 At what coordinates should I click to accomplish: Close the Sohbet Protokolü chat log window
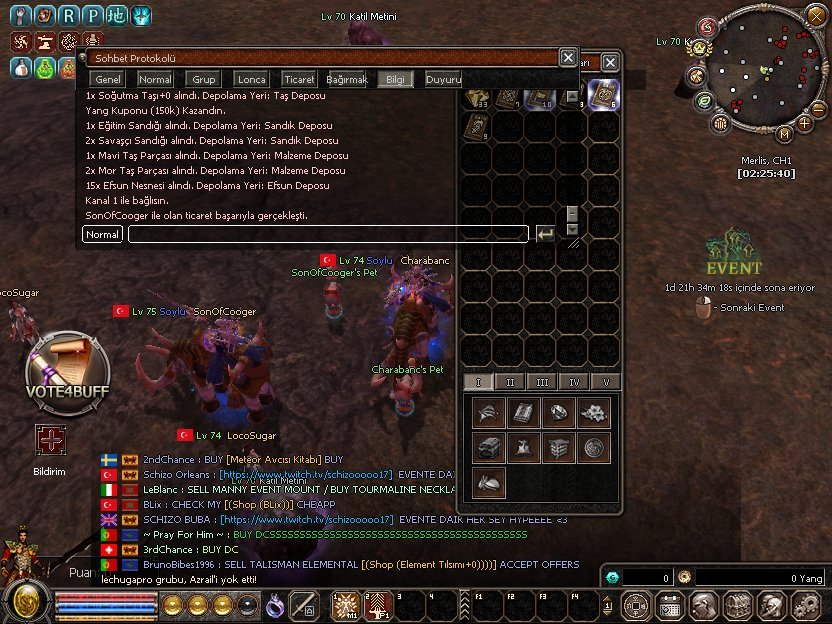coord(567,58)
